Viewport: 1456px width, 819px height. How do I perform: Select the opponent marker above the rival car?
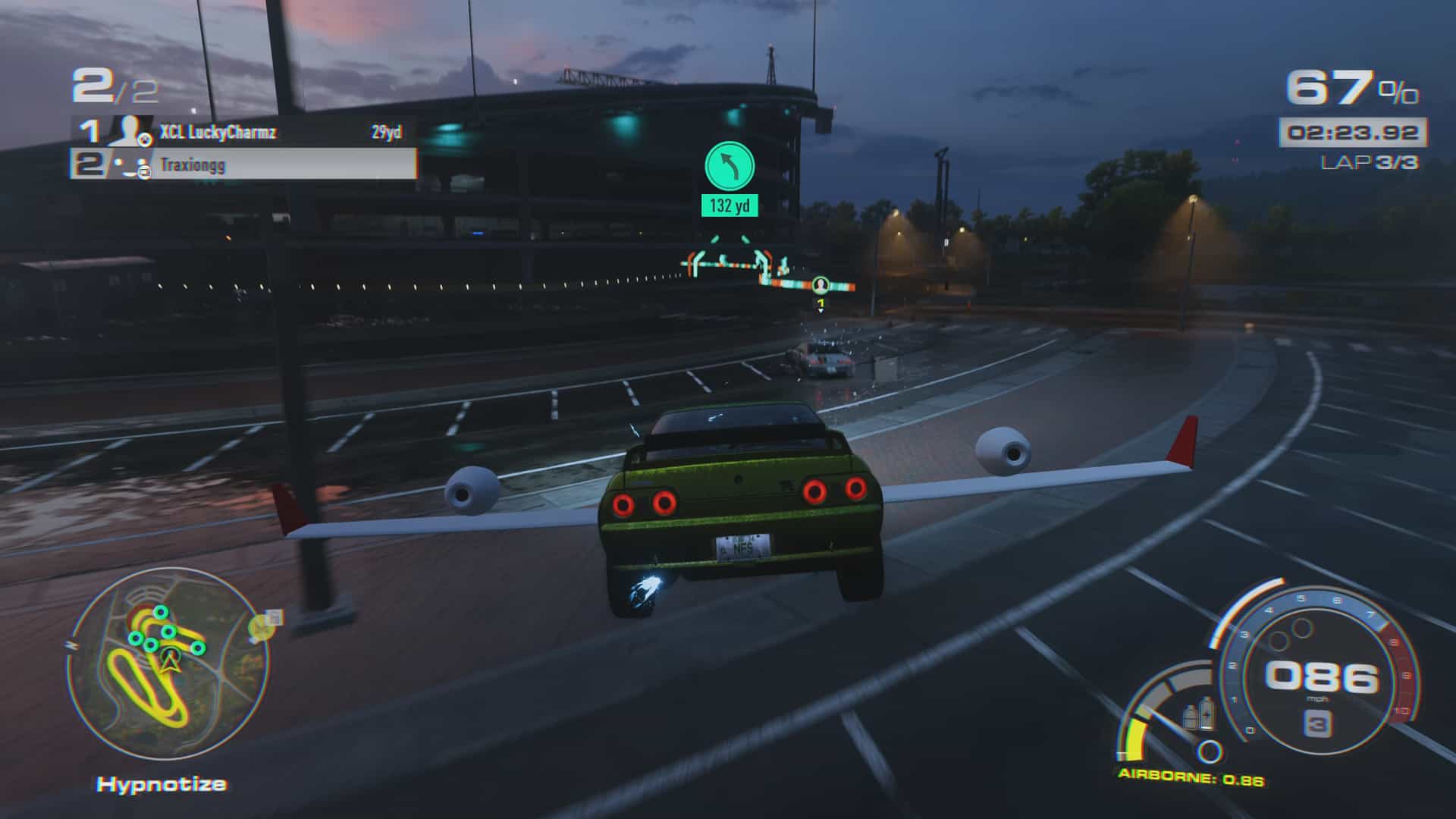820,287
